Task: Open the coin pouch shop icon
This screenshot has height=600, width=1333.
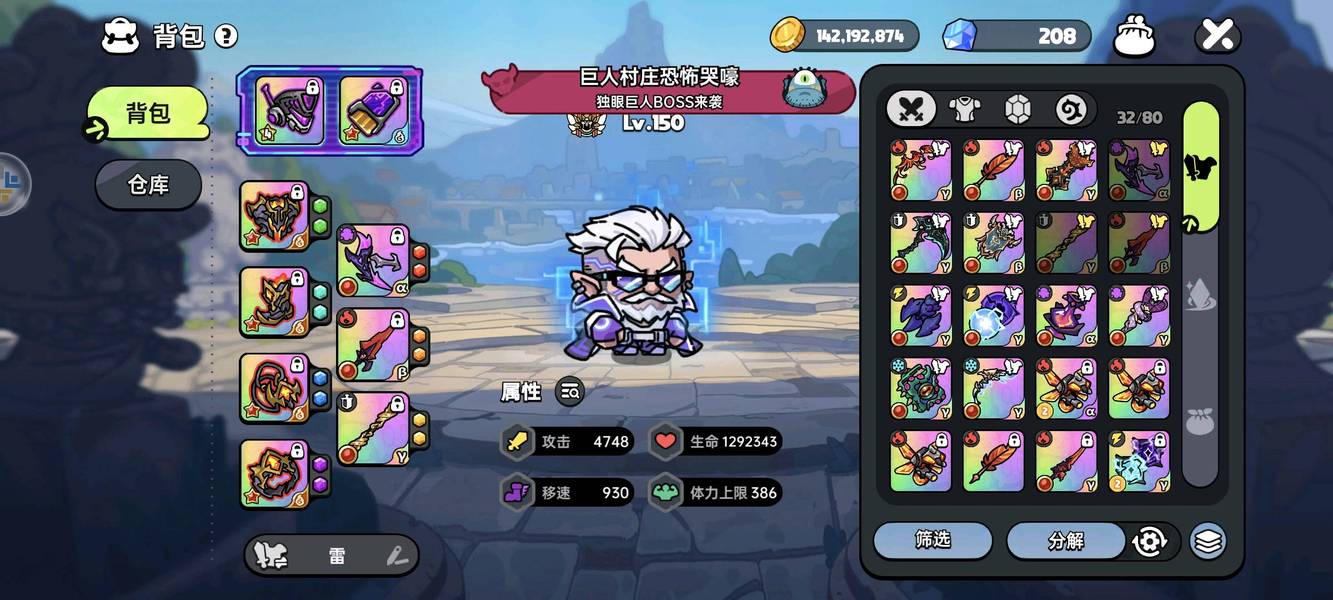Action: click(x=1135, y=37)
